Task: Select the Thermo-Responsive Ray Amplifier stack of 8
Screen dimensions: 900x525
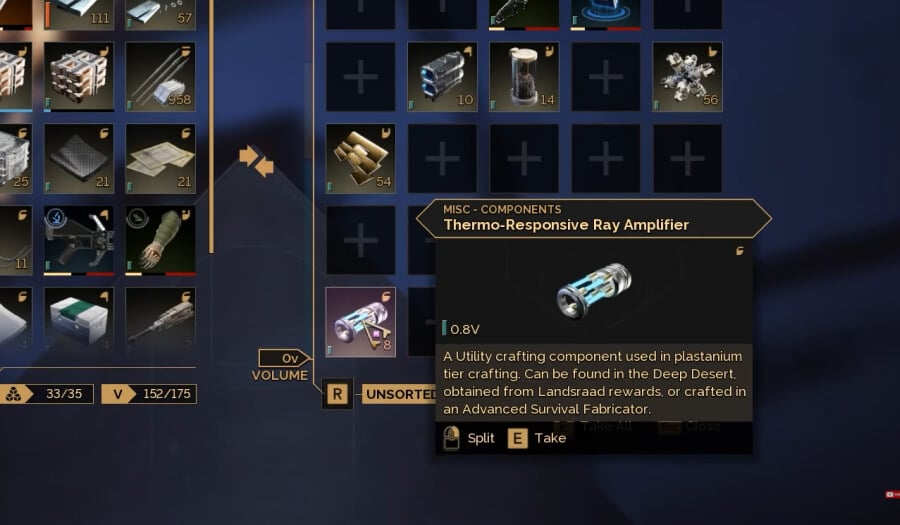Action: point(360,322)
